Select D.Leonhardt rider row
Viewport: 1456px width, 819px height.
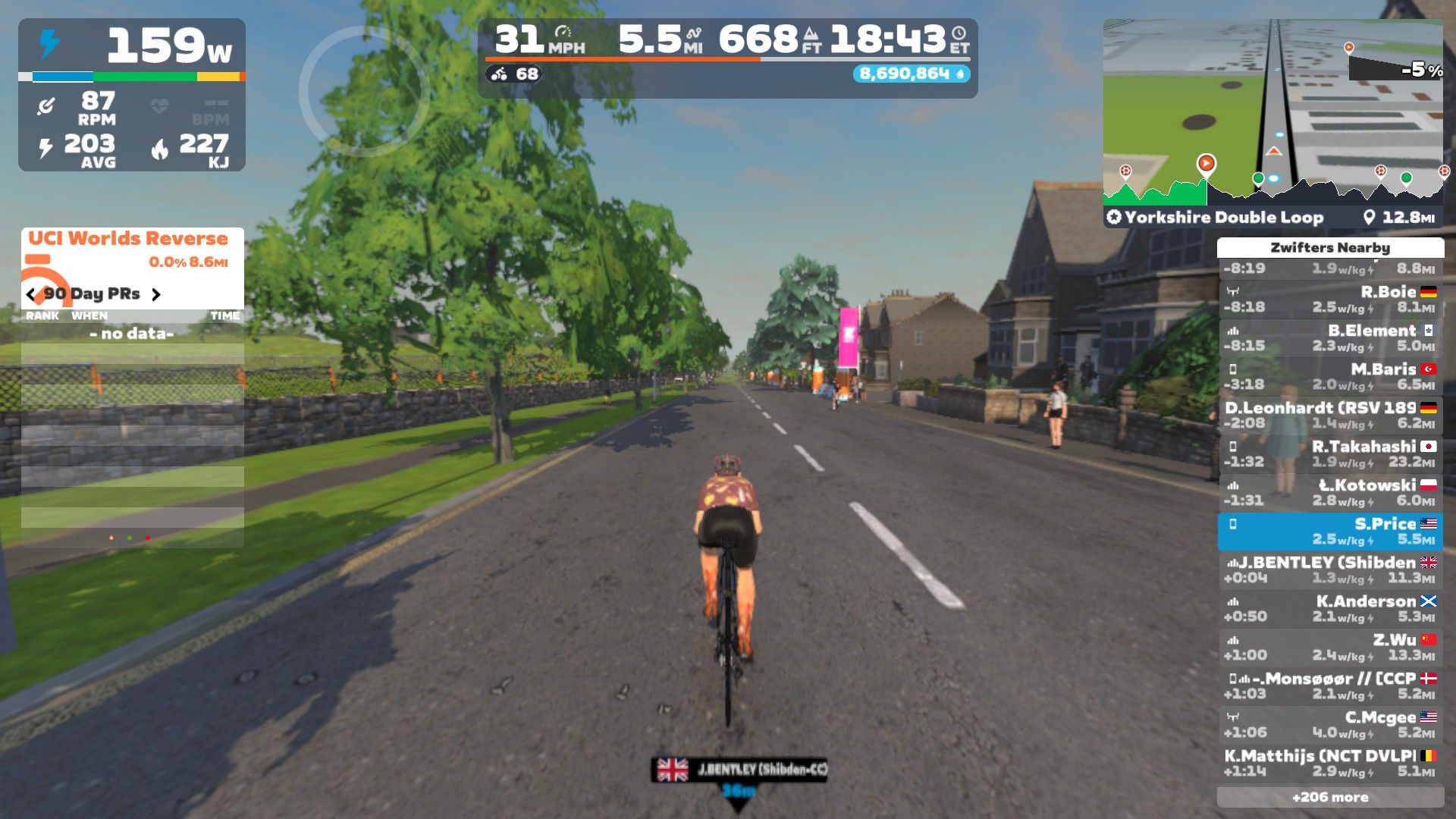click(x=1330, y=416)
